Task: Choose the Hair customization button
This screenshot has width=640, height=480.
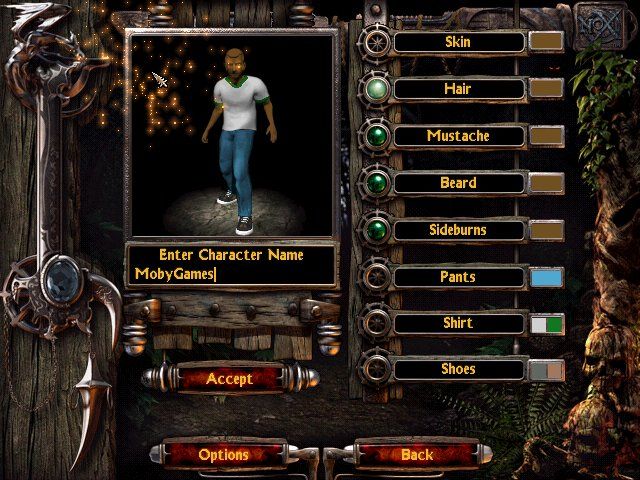Action: [x=458, y=89]
